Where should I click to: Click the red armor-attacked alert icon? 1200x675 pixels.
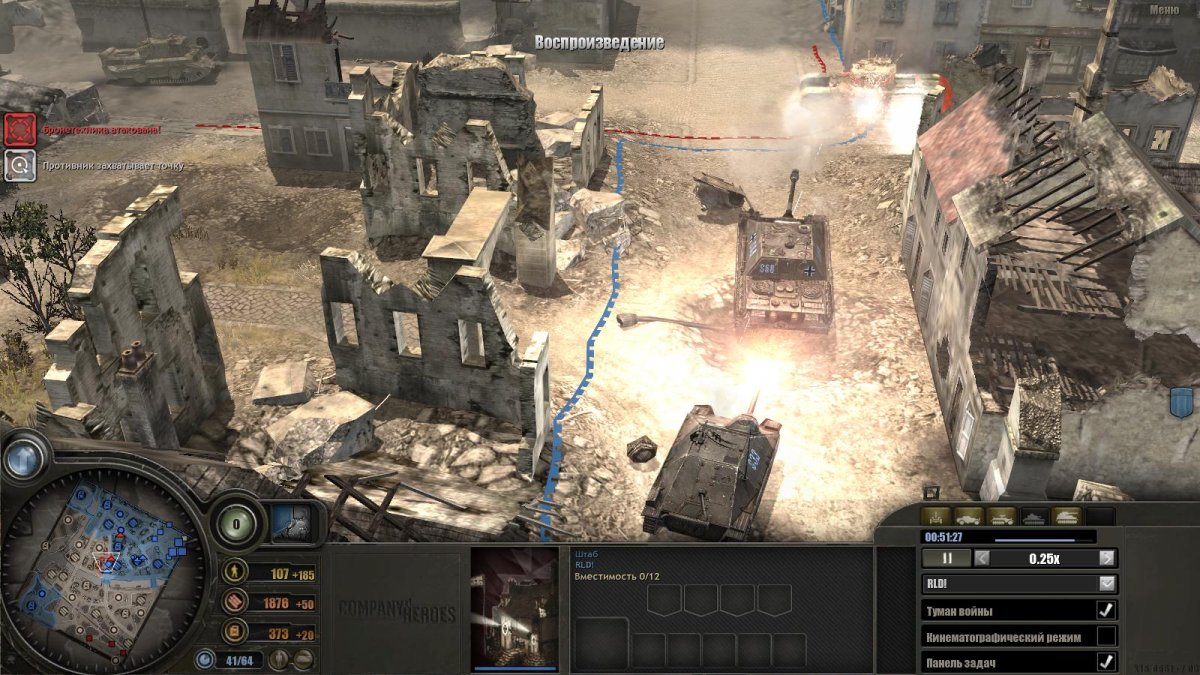point(20,130)
